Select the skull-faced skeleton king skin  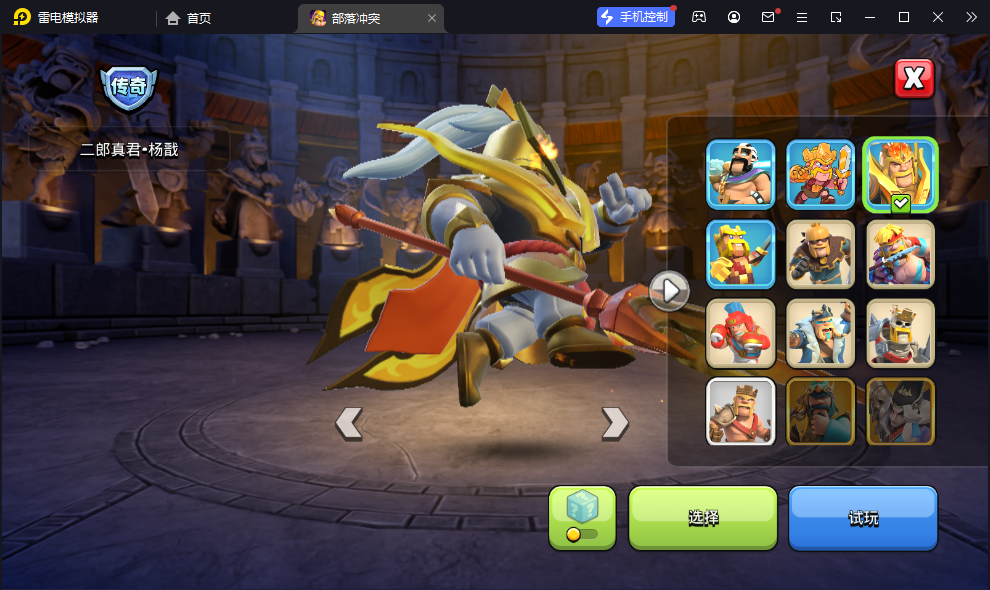click(x=900, y=333)
